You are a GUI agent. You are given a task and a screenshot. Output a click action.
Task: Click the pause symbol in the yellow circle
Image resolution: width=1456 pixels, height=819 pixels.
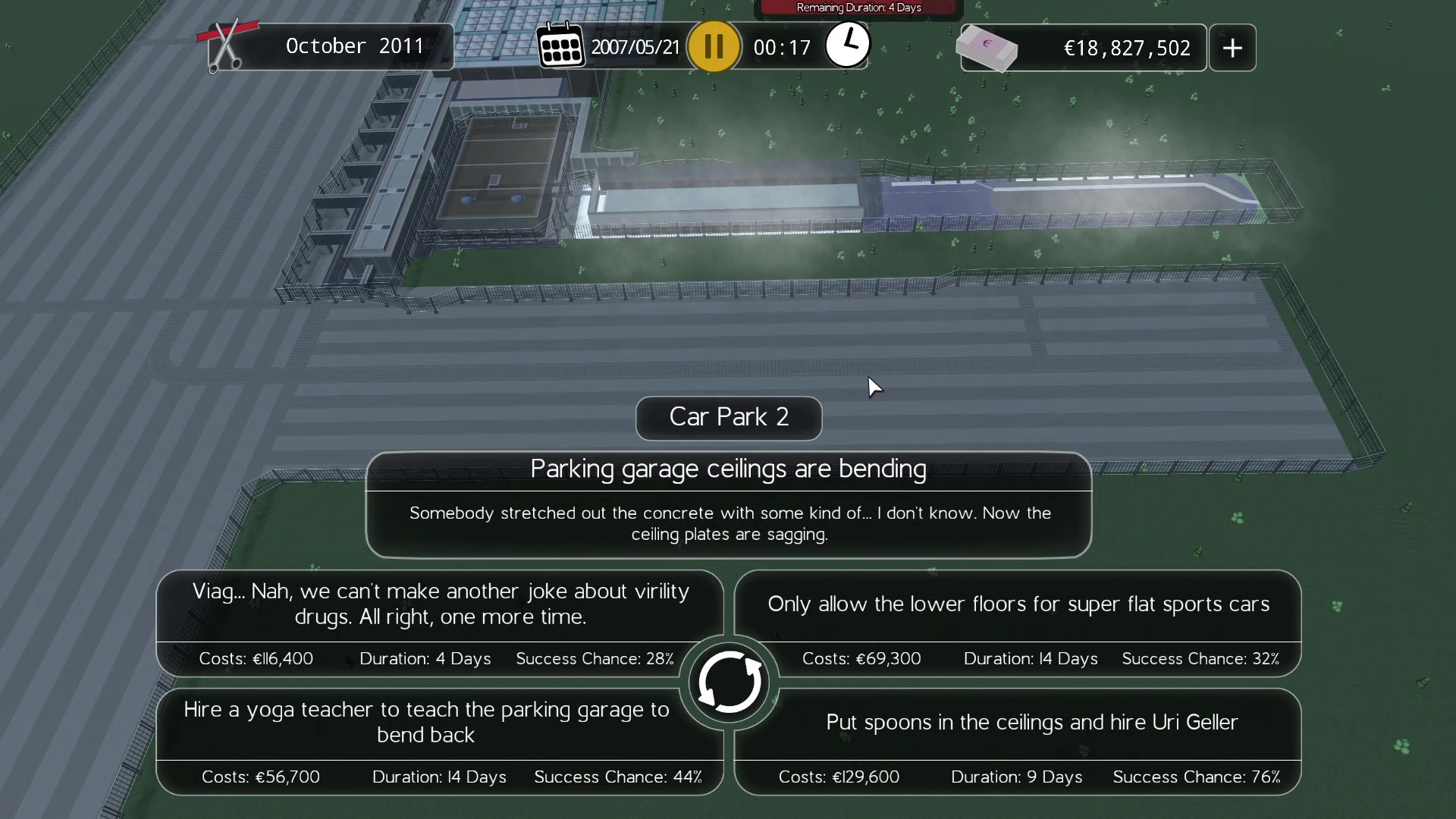pos(713,45)
